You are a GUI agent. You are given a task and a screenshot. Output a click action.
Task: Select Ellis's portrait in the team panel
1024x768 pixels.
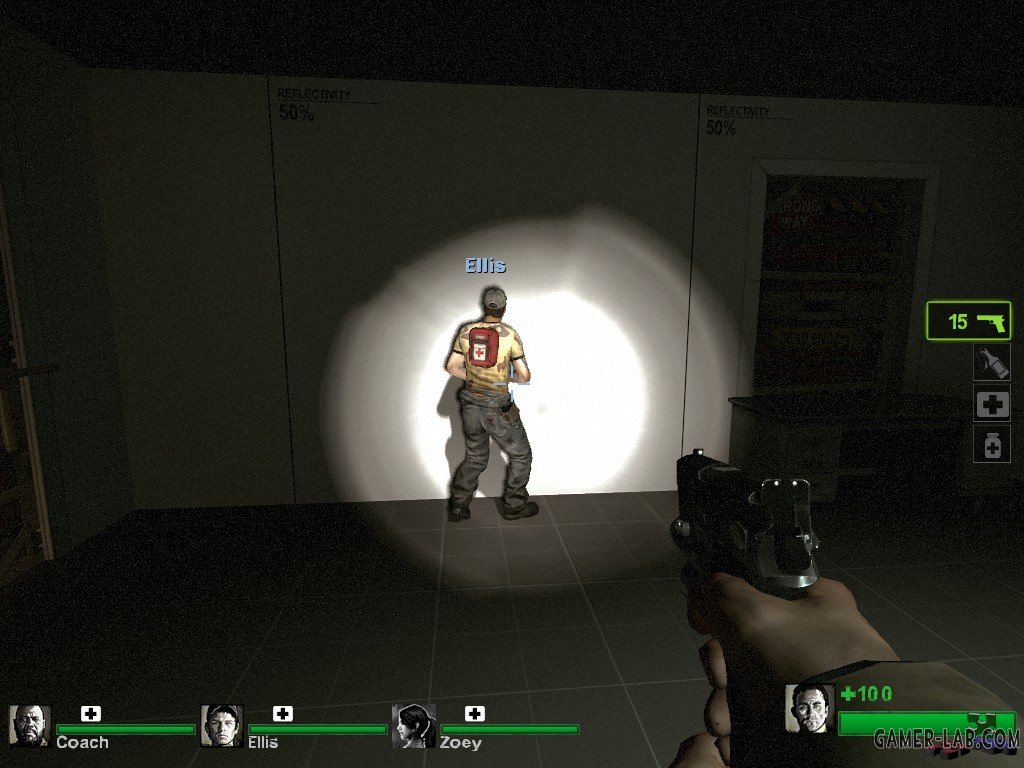[221, 726]
